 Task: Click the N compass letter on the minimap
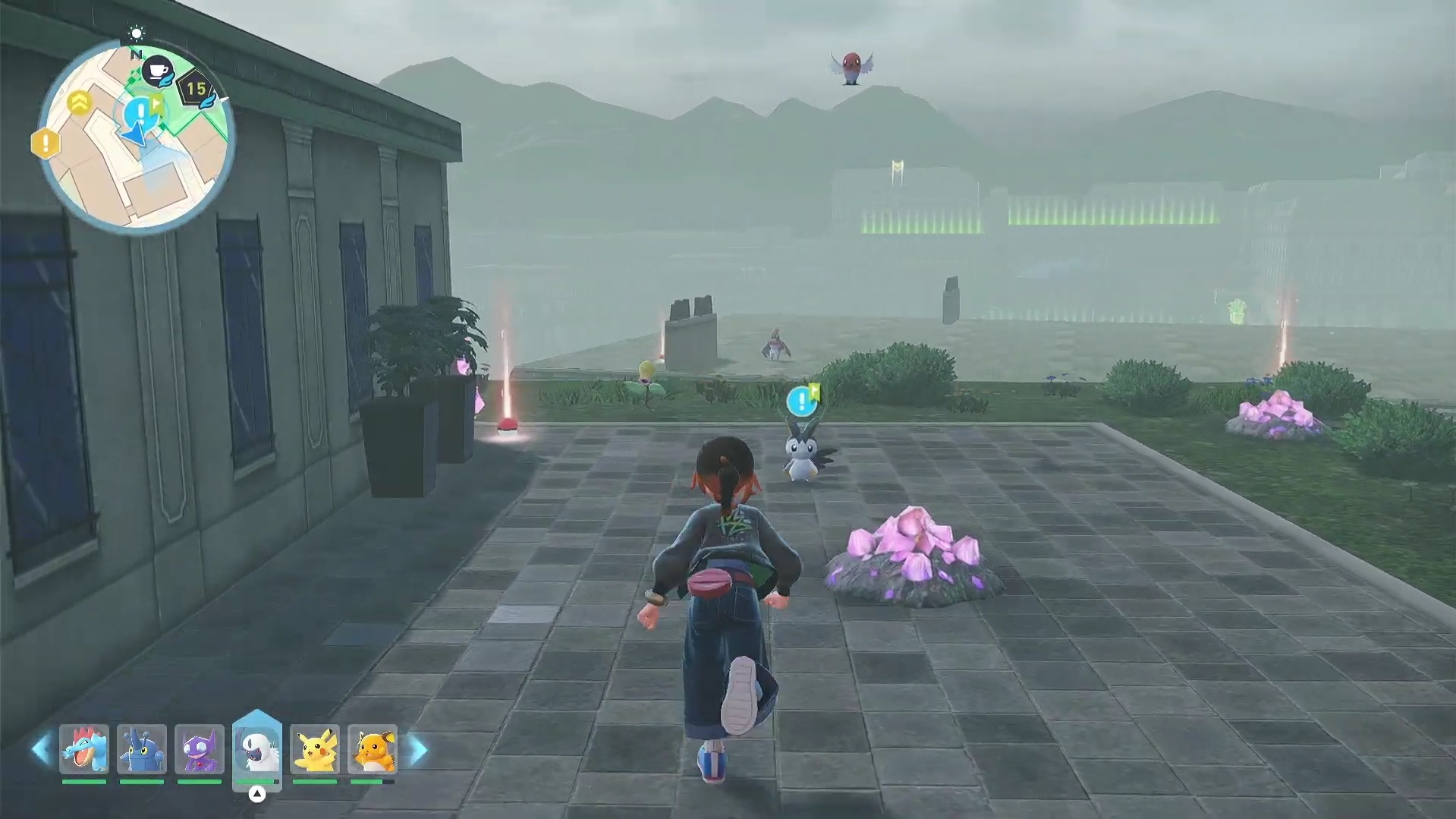click(137, 55)
